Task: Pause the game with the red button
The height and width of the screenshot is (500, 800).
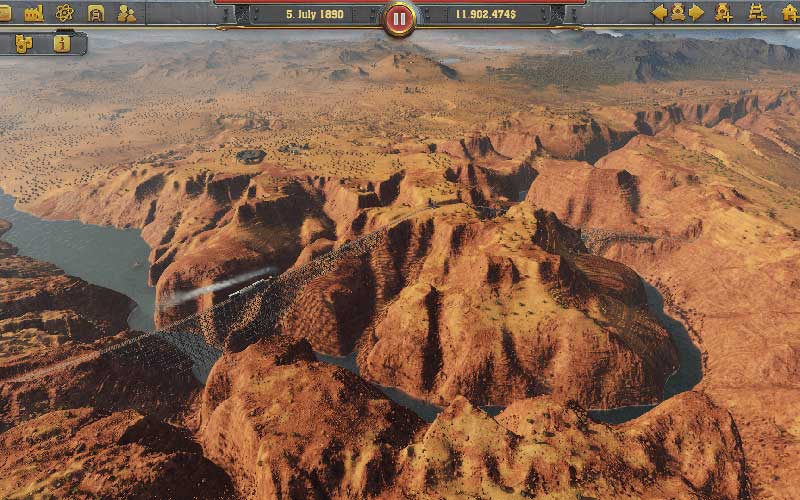Action: [x=399, y=18]
